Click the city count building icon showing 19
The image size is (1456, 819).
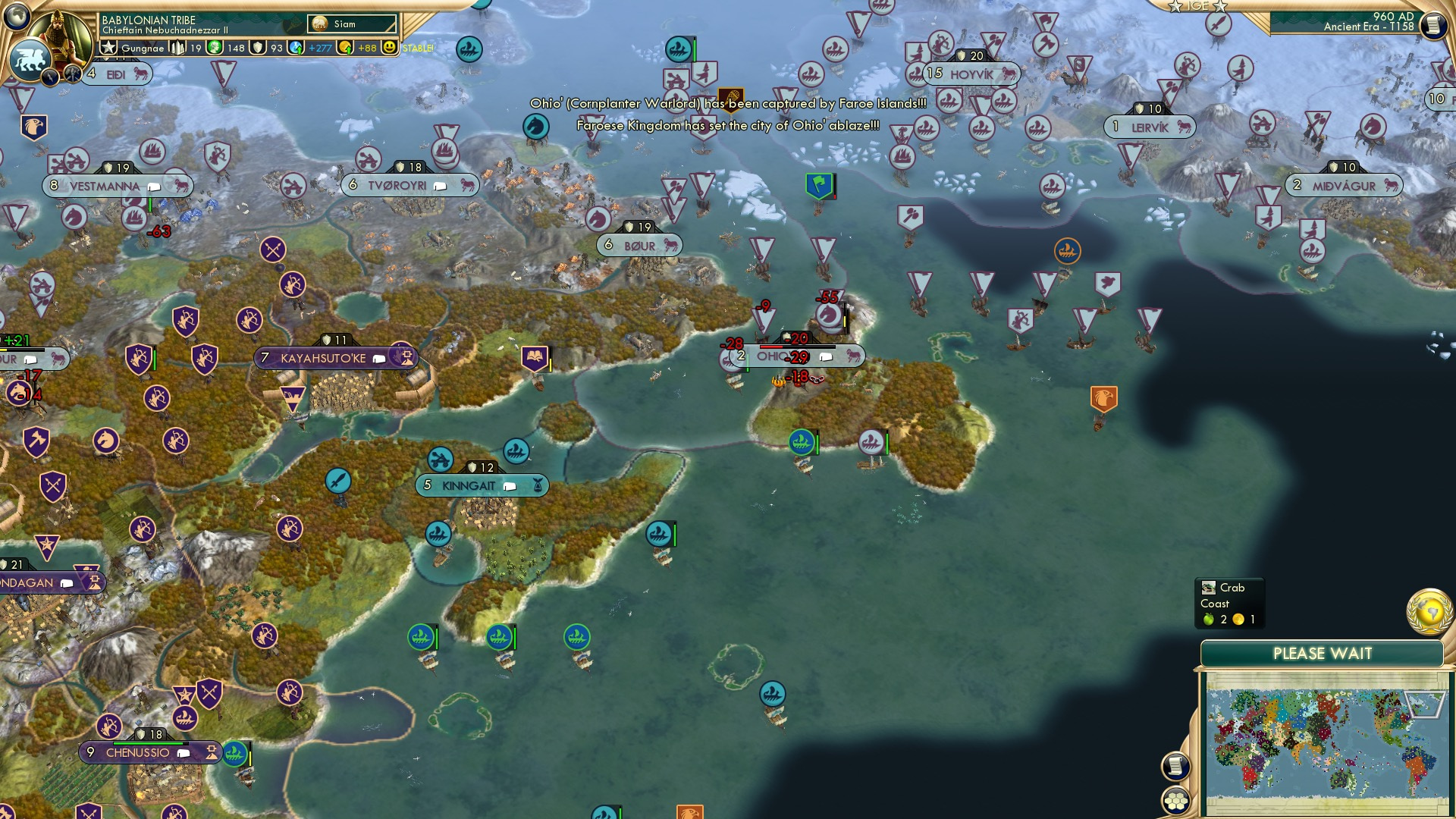178,48
